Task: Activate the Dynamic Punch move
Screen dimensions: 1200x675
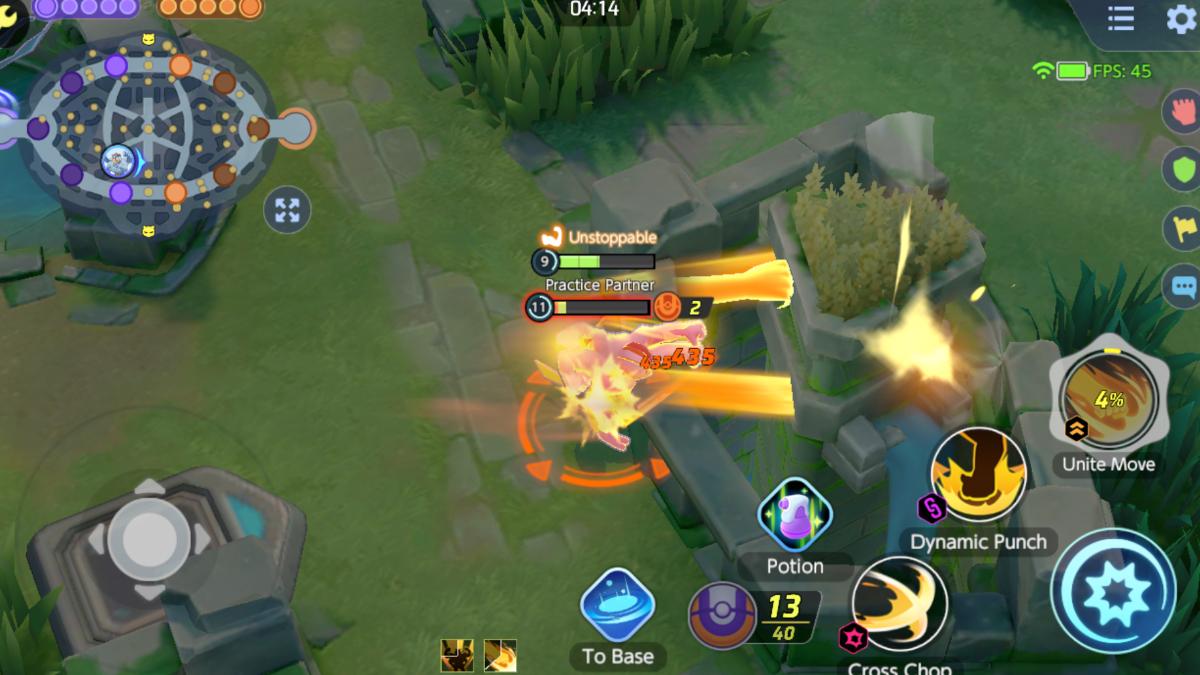Action: click(x=978, y=479)
